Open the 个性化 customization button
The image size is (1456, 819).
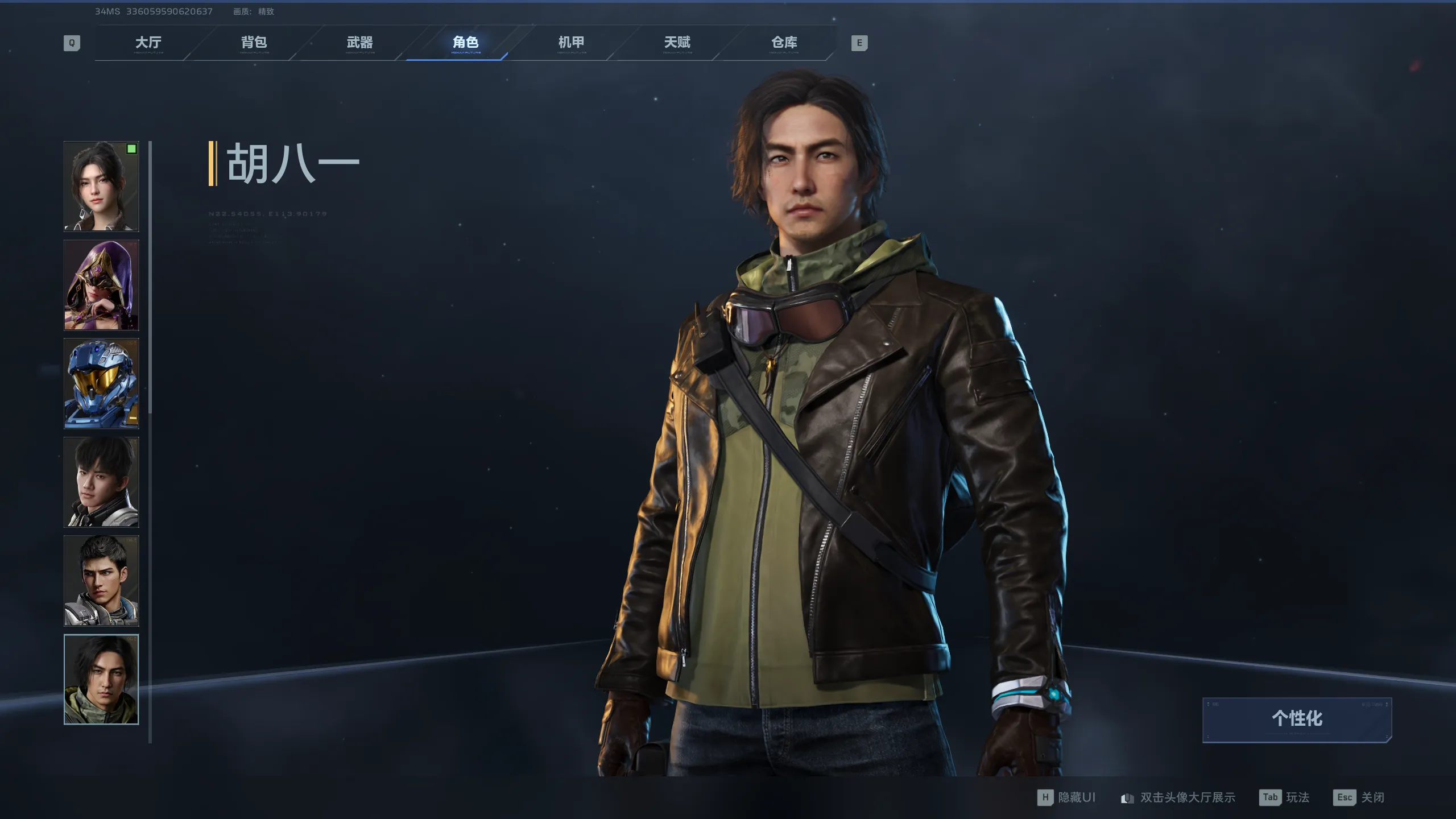tap(1297, 719)
